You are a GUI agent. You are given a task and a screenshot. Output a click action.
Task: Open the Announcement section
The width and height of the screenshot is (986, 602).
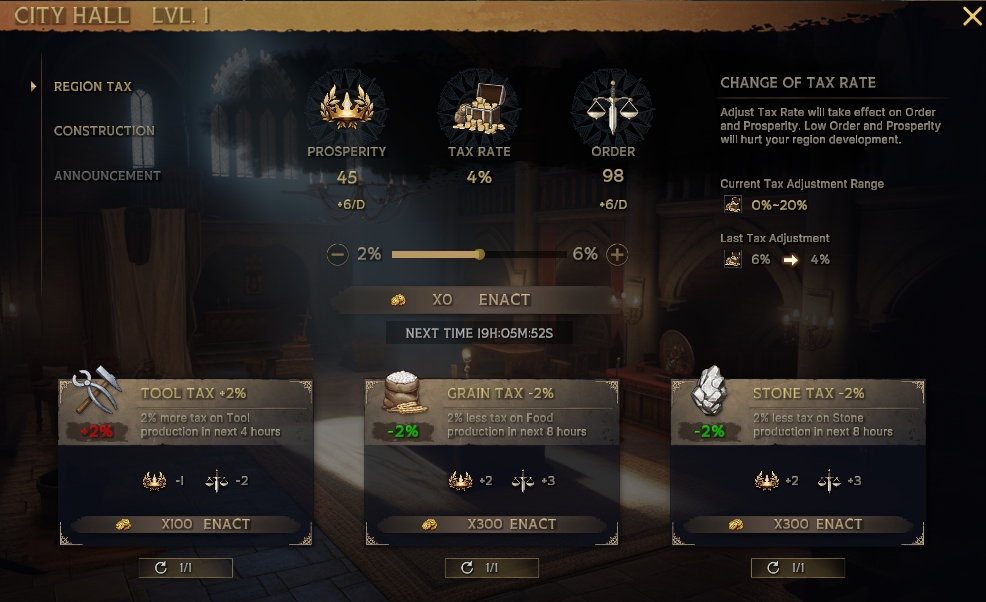point(107,175)
